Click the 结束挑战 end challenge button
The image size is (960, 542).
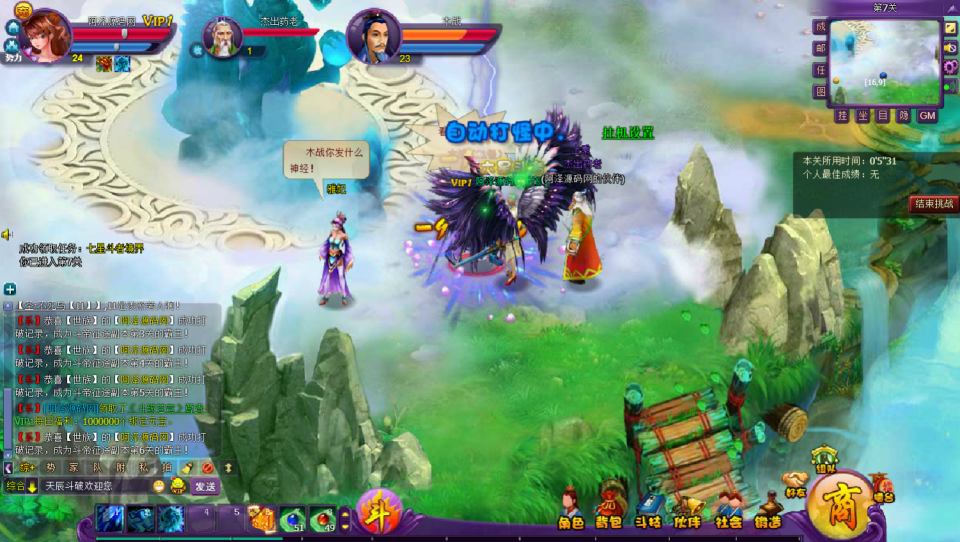pos(932,203)
